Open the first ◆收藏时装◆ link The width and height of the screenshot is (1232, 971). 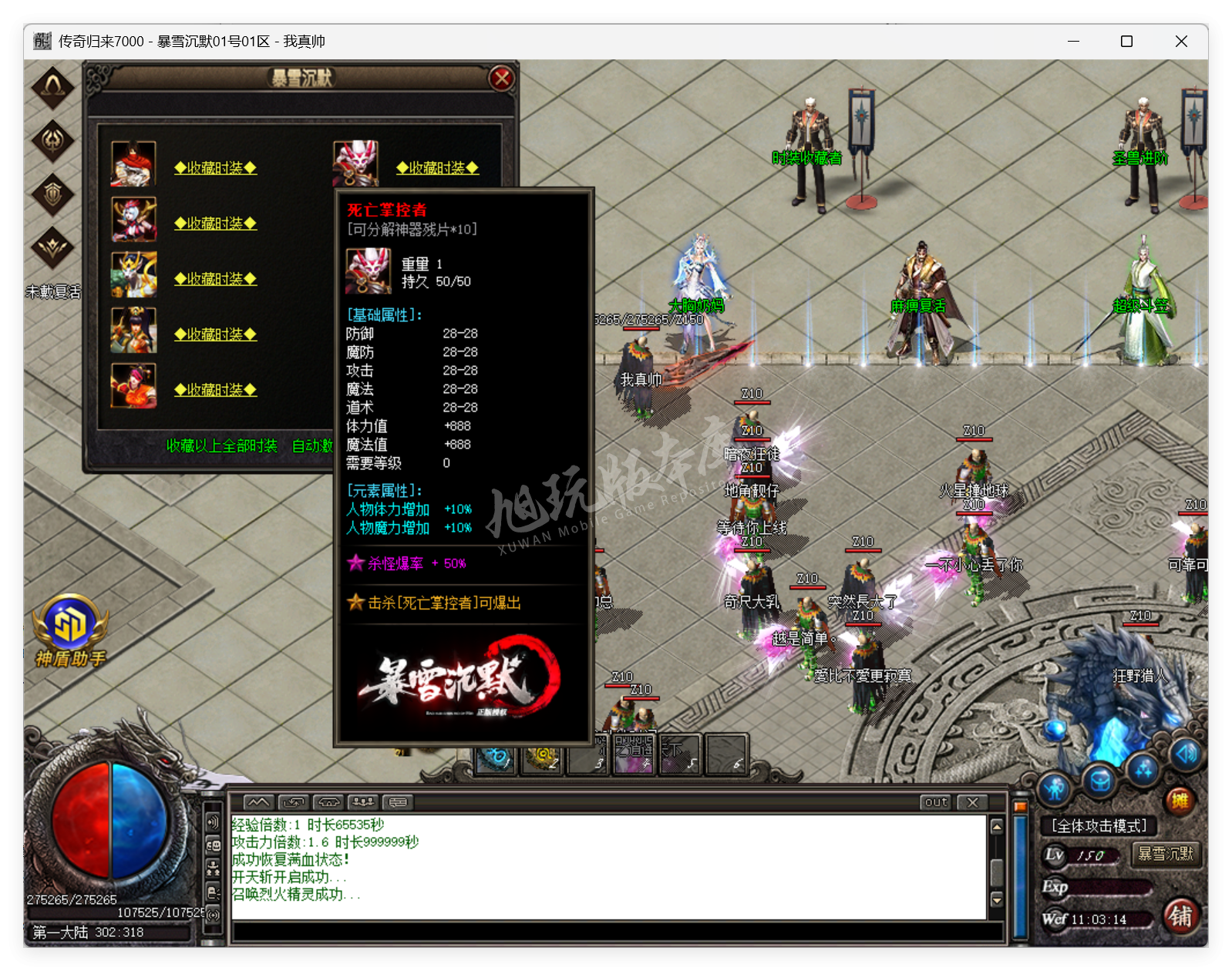[215, 169]
